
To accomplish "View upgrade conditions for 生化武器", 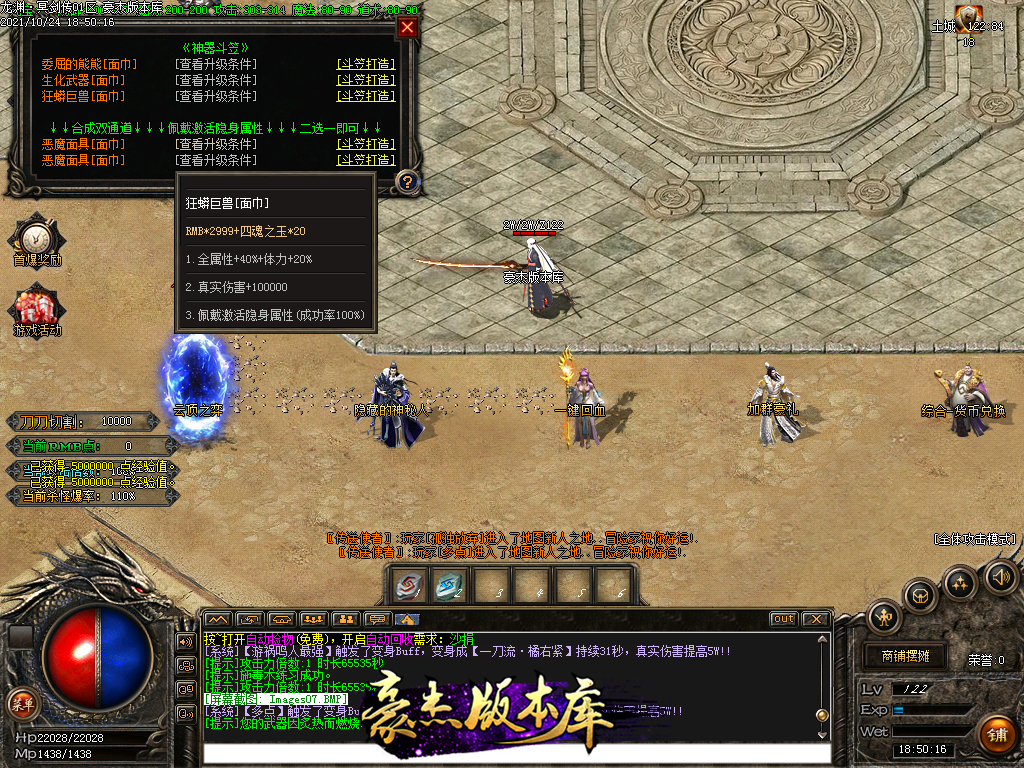I will point(215,80).
